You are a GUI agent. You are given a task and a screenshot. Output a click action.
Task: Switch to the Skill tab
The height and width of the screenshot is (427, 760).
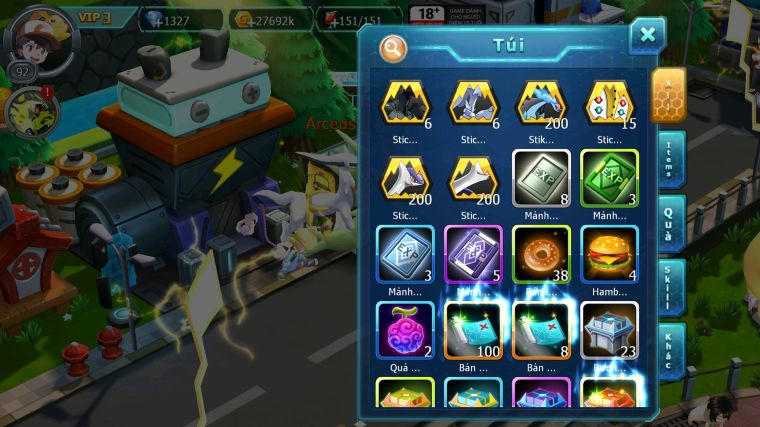point(669,287)
